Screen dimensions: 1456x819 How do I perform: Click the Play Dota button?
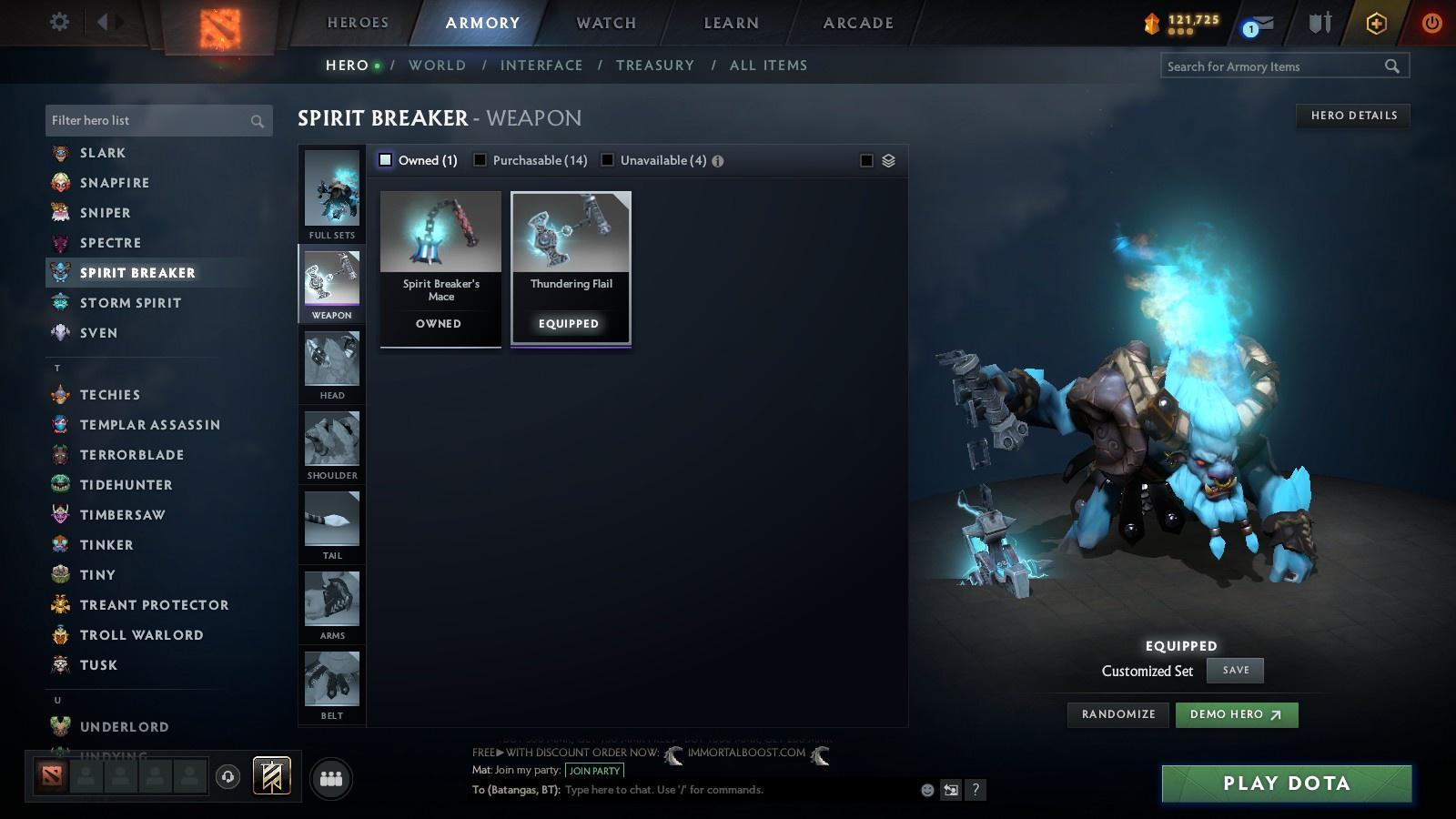pyautogui.click(x=1284, y=783)
